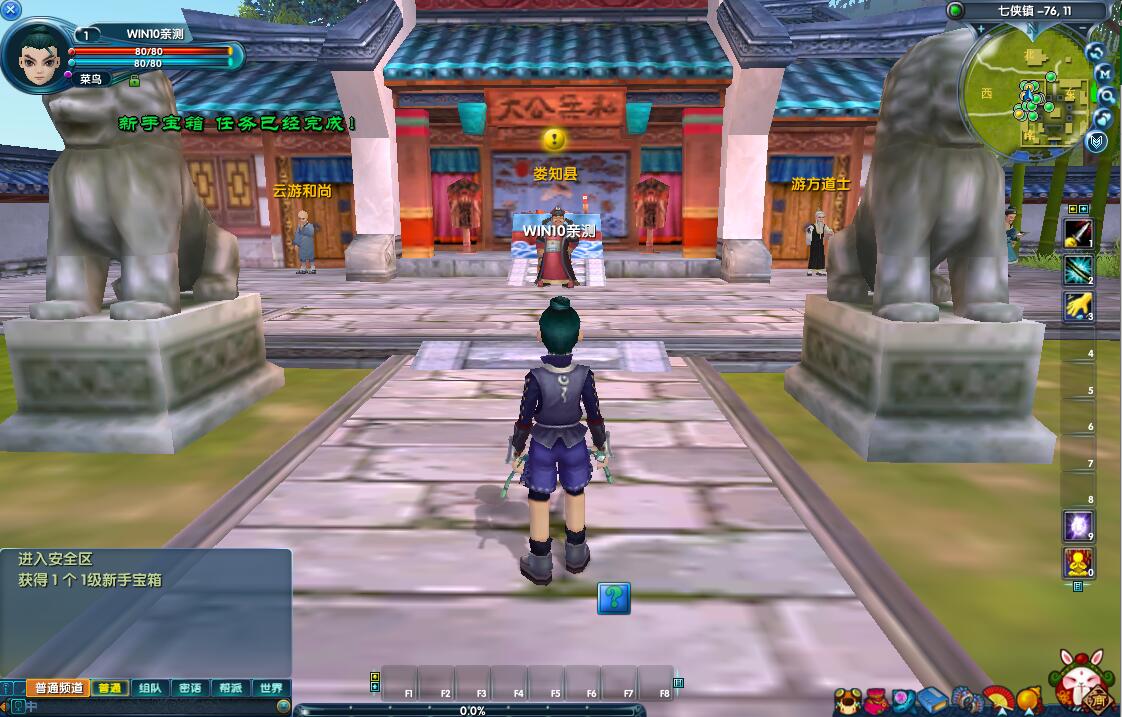
Task: Open the red fan menu icon
Action: click(997, 699)
